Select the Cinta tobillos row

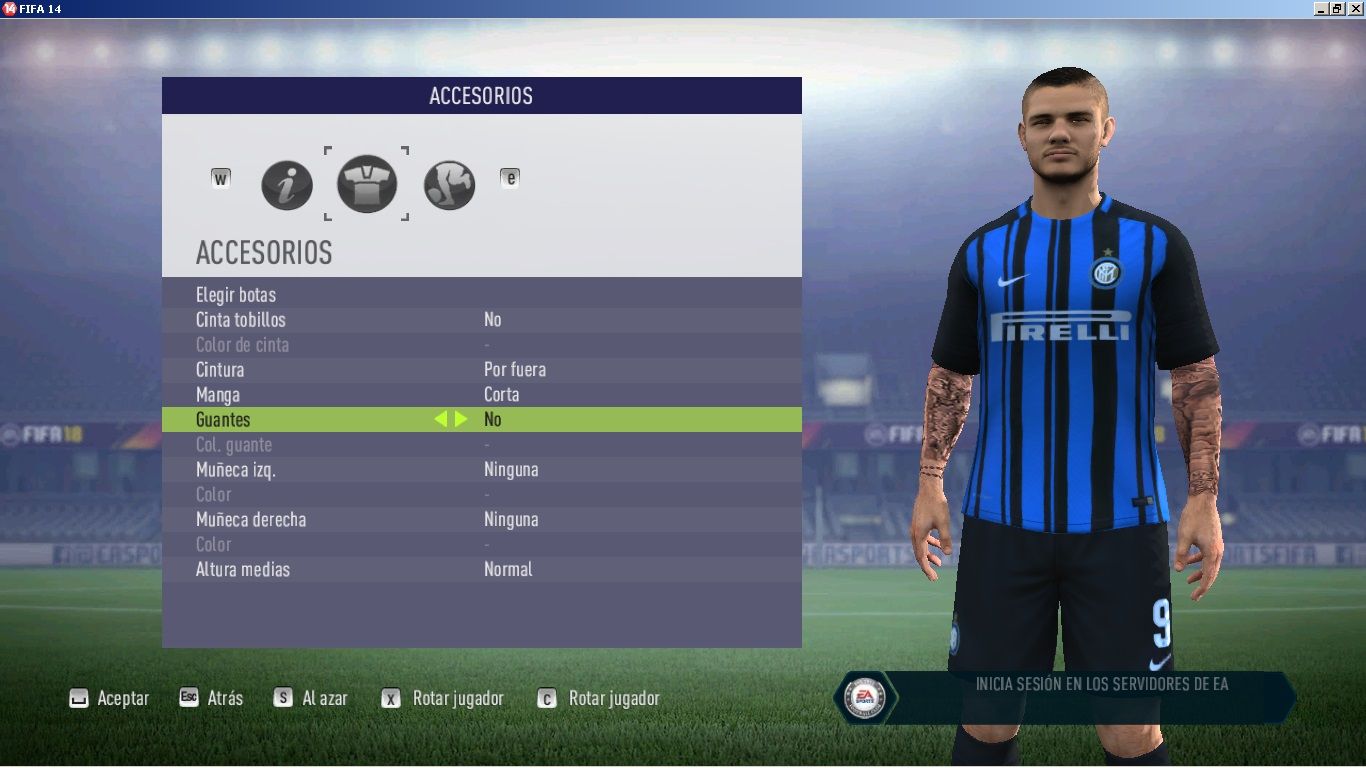click(241, 320)
